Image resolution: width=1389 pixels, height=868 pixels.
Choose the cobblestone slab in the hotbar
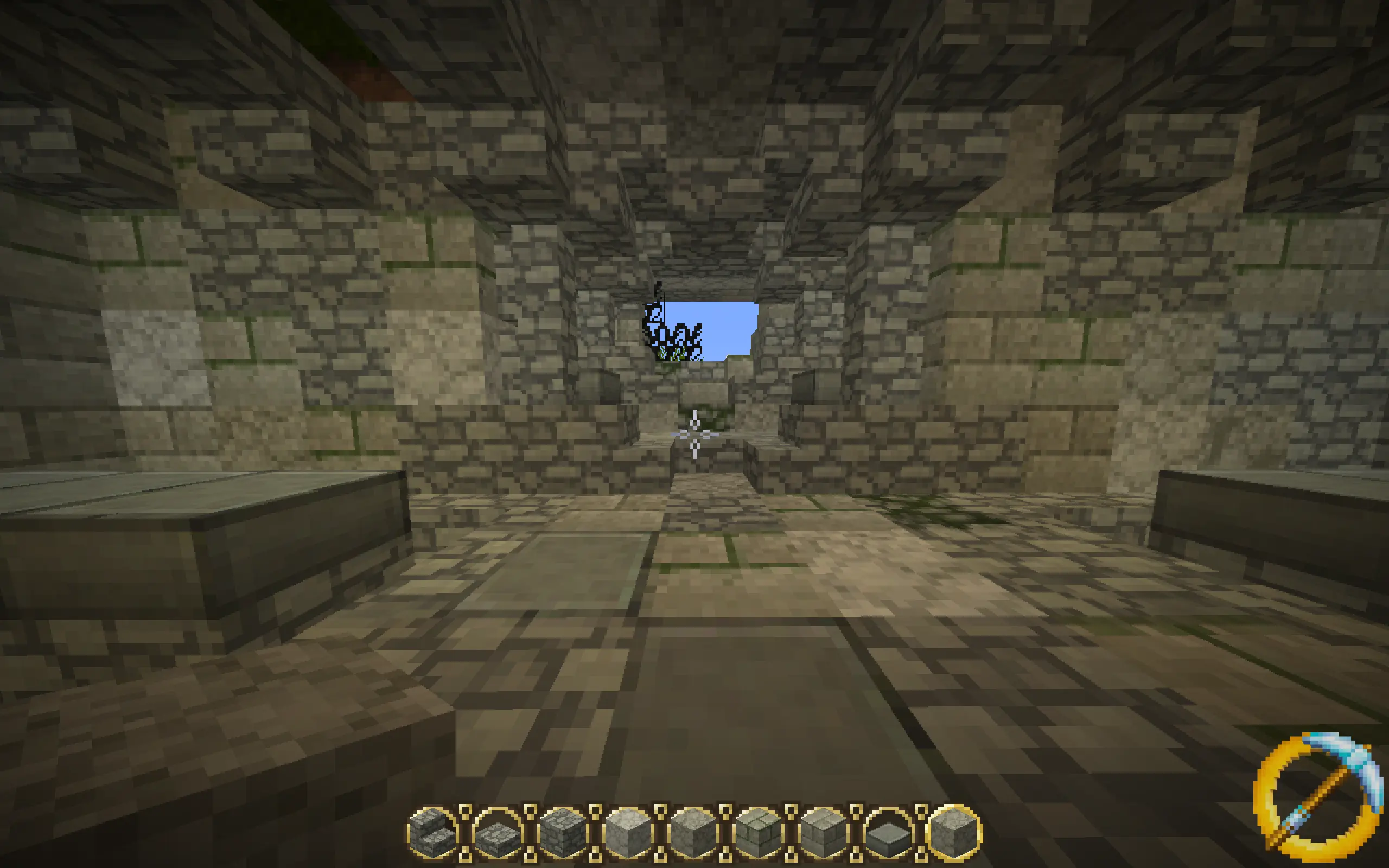point(497,830)
